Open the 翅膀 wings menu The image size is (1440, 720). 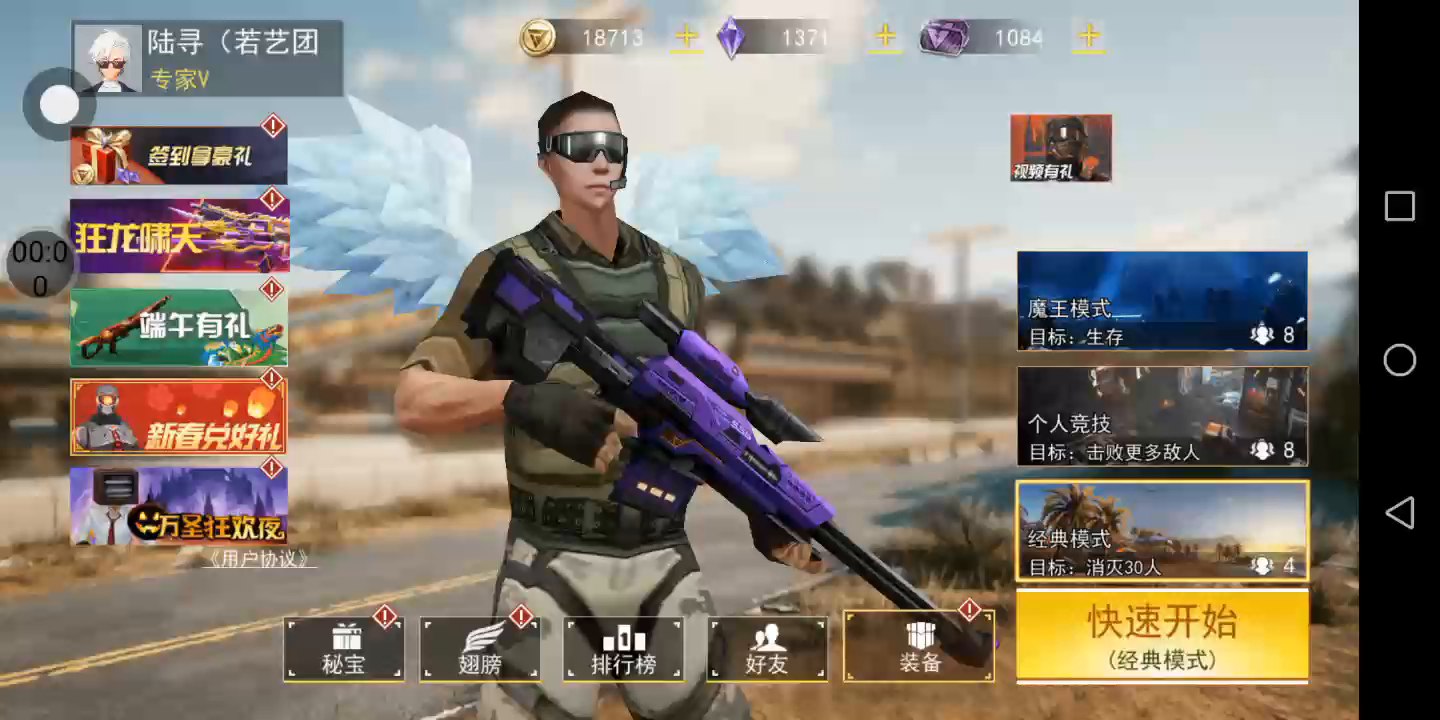tap(479, 649)
